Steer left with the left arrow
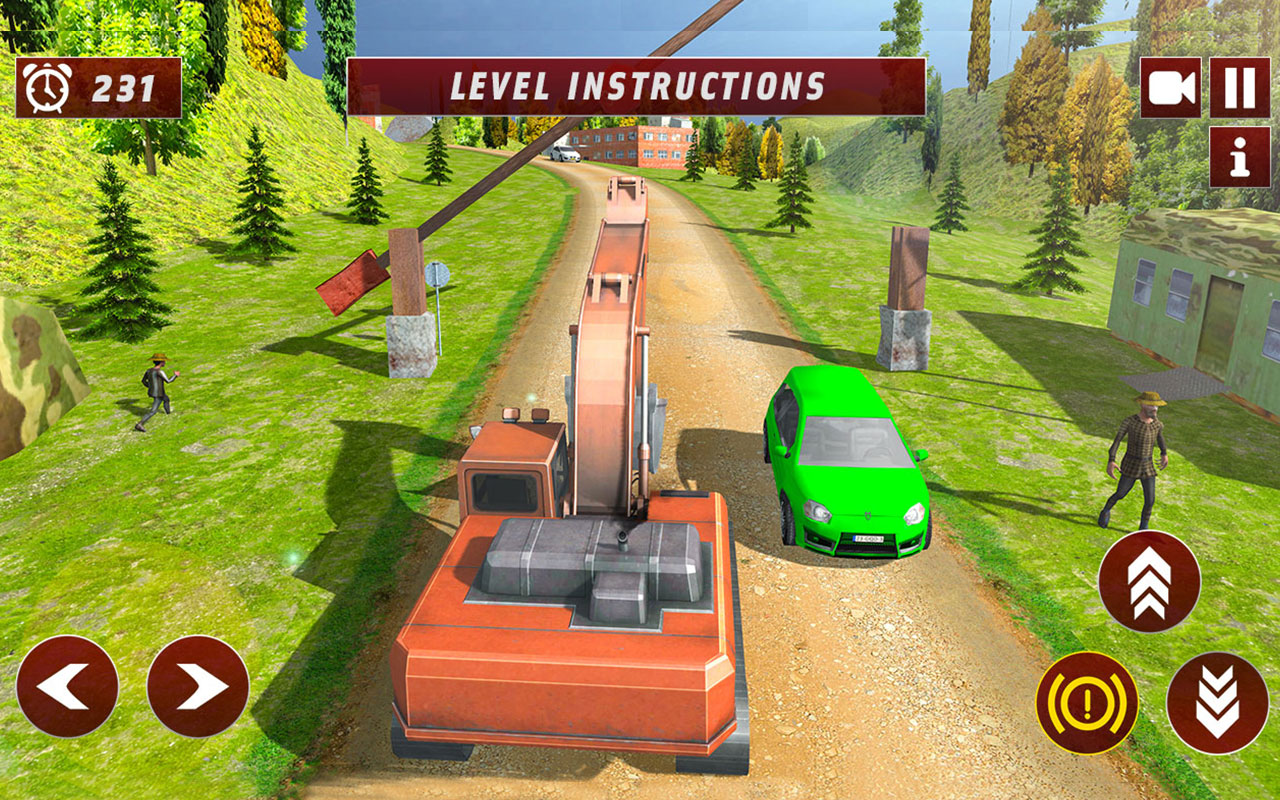The width and height of the screenshot is (1280, 800). 66,685
